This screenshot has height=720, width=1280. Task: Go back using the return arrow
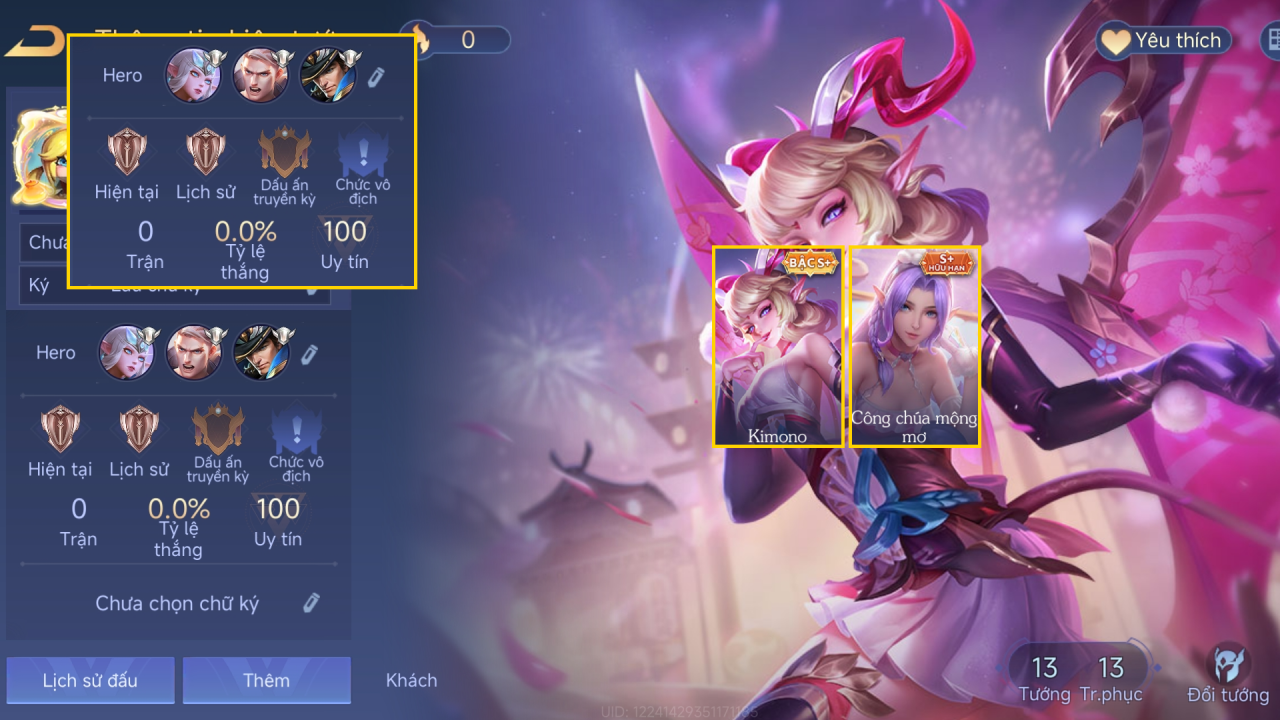[x=32, y=42]
